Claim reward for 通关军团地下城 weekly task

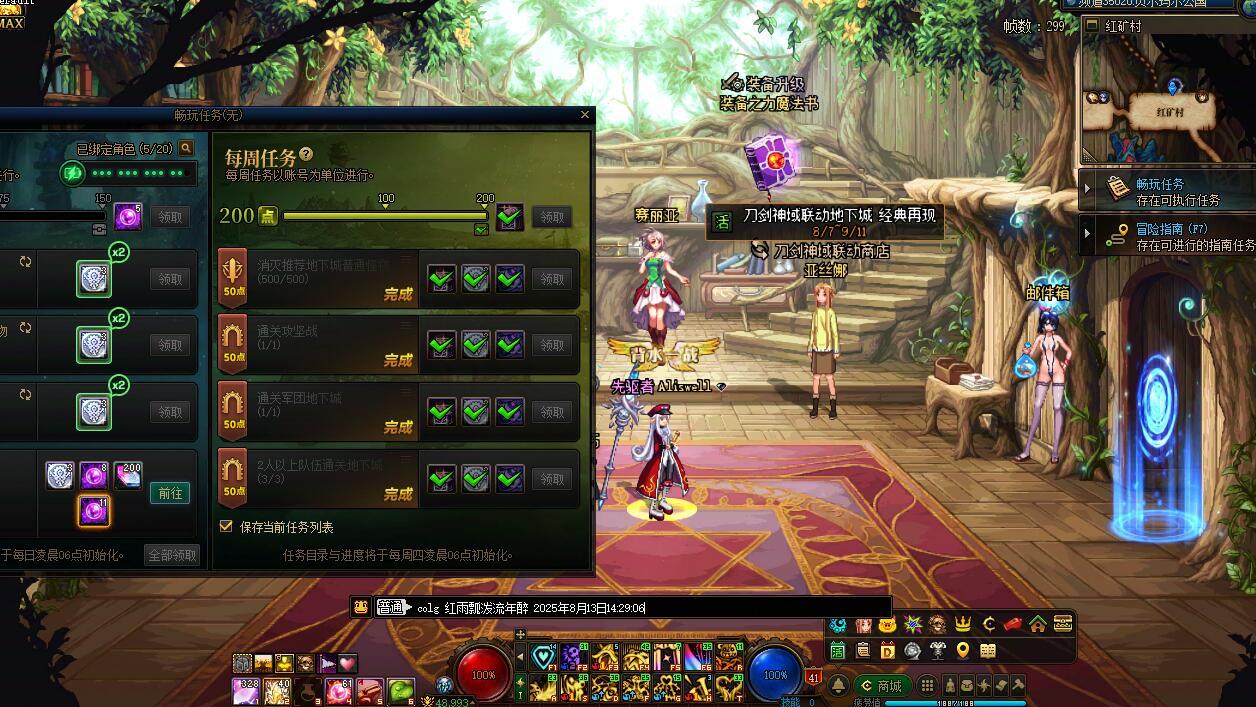552,412
